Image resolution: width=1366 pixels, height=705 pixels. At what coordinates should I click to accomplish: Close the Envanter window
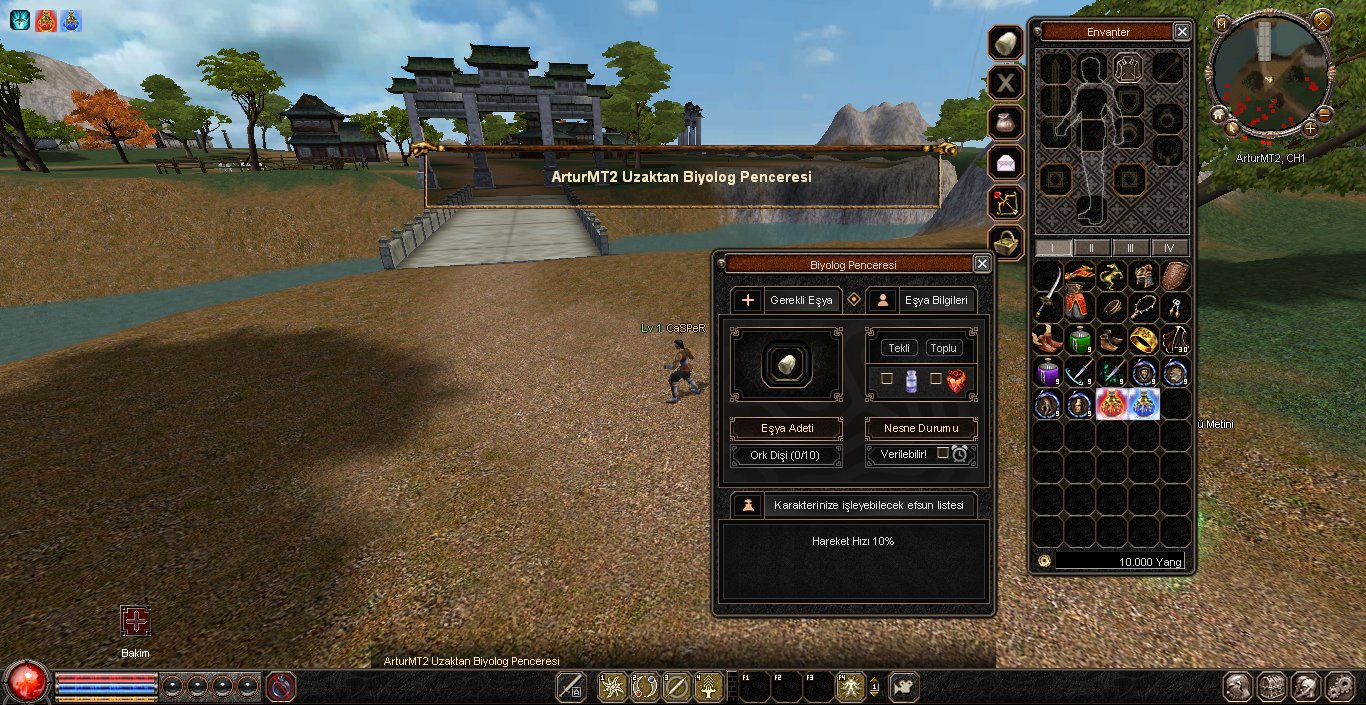(1182, 32)
